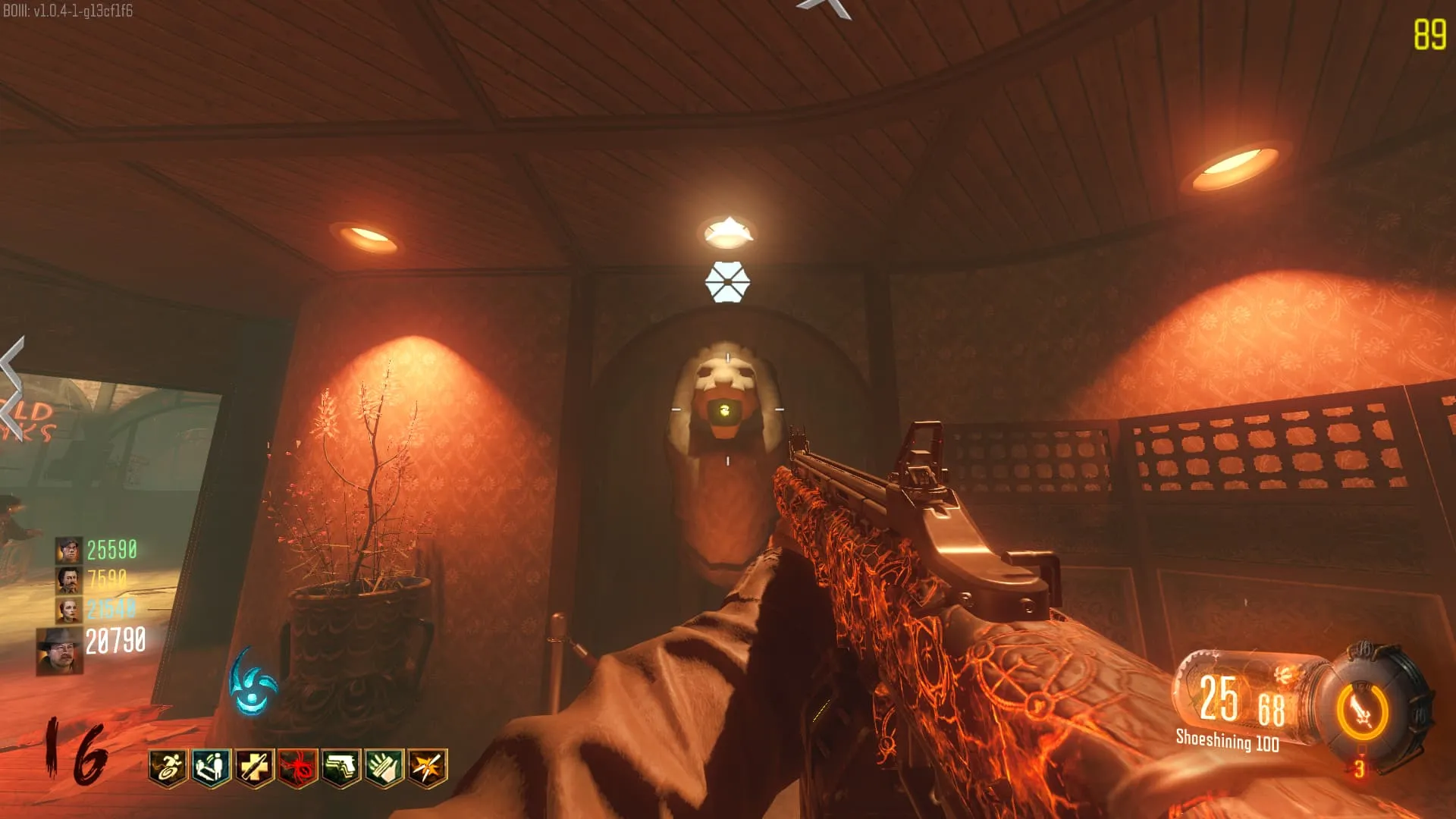Select the white hexagon objective marker
The height and width of the screenshot is (819, 1456).
[727, 282]
